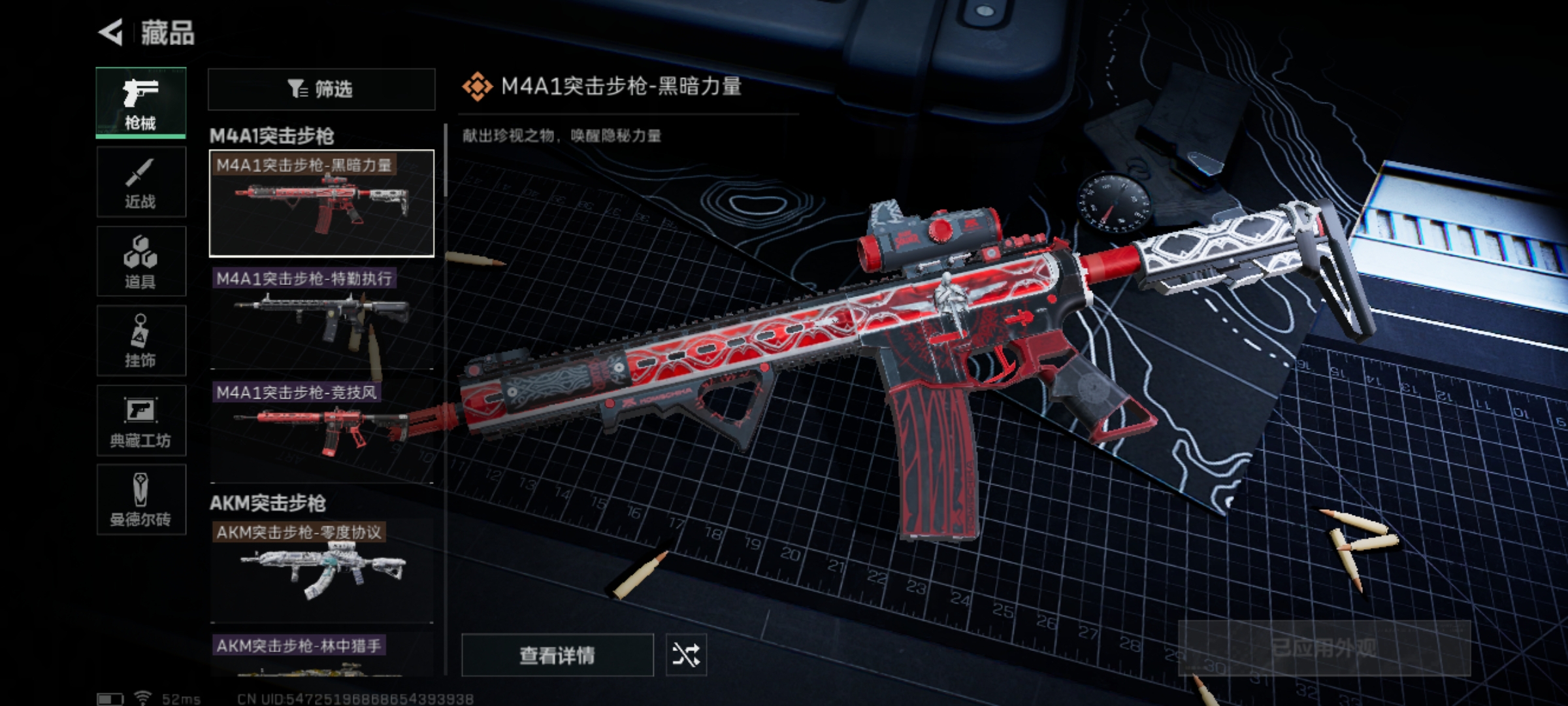Select the 道具 items category
The image size is (1568, 706).
pos(141,261)
